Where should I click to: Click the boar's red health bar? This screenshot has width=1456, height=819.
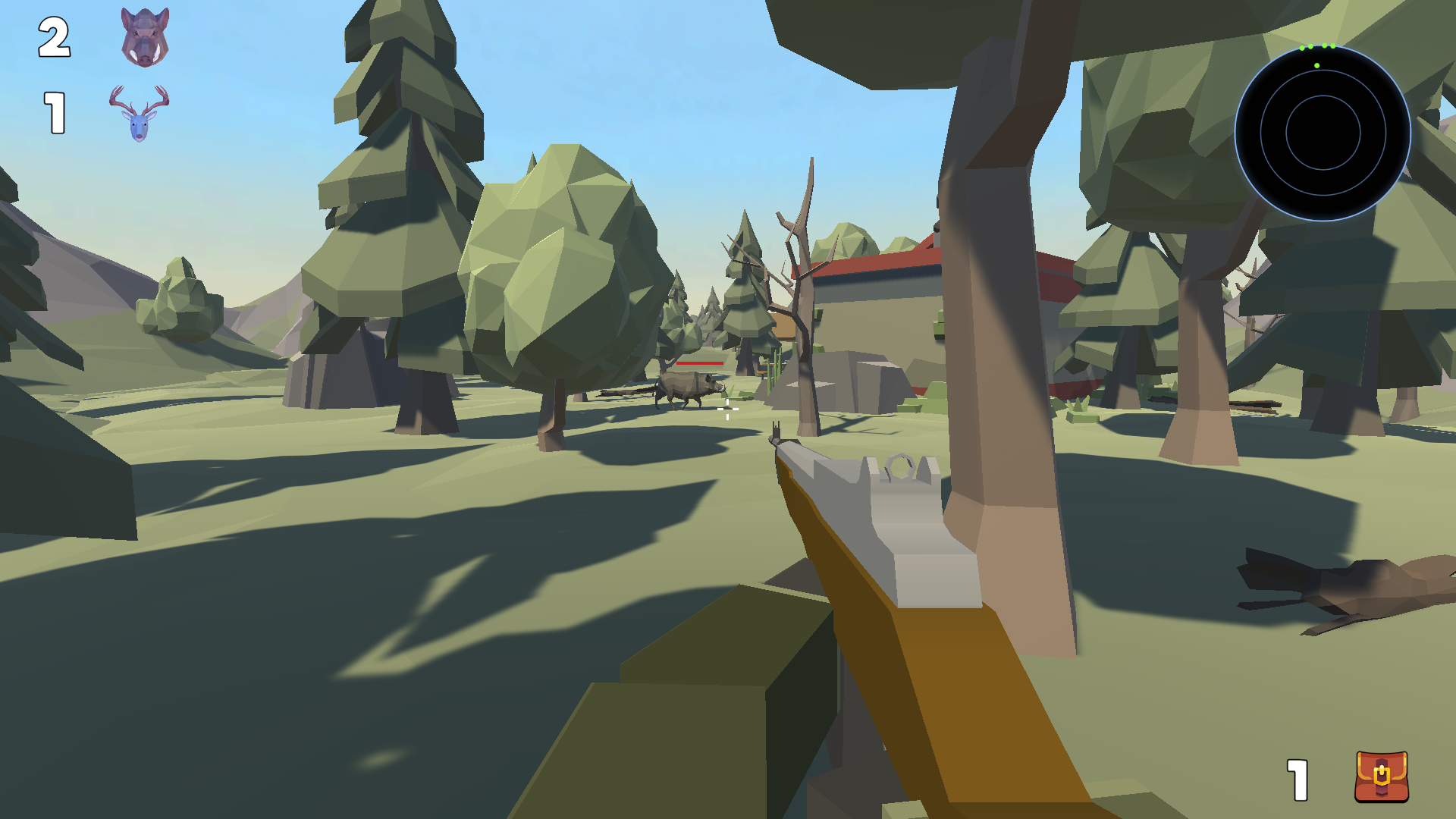700,363
